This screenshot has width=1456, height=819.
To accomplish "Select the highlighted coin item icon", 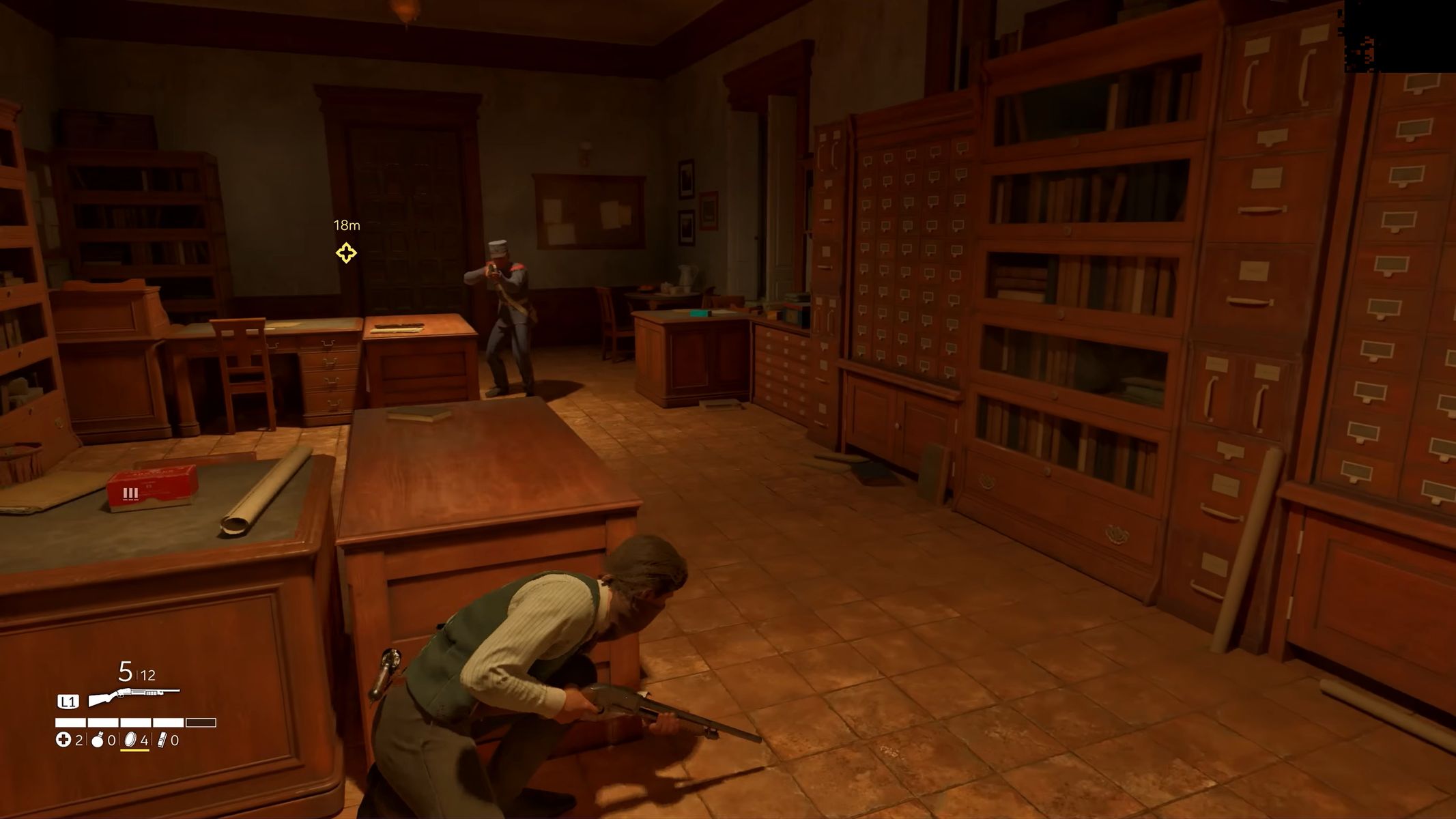I will (x=130, y=740).
